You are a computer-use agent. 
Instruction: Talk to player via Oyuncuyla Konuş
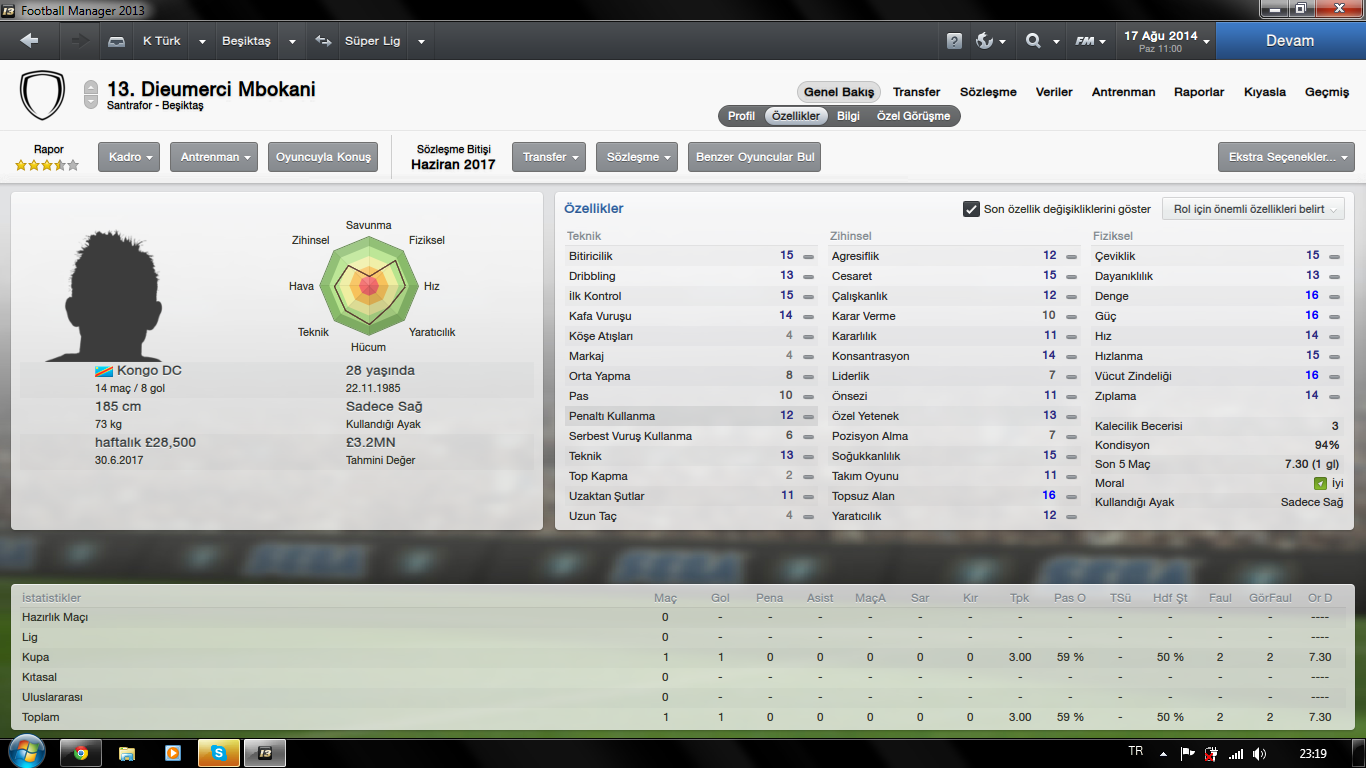[323, 157]
